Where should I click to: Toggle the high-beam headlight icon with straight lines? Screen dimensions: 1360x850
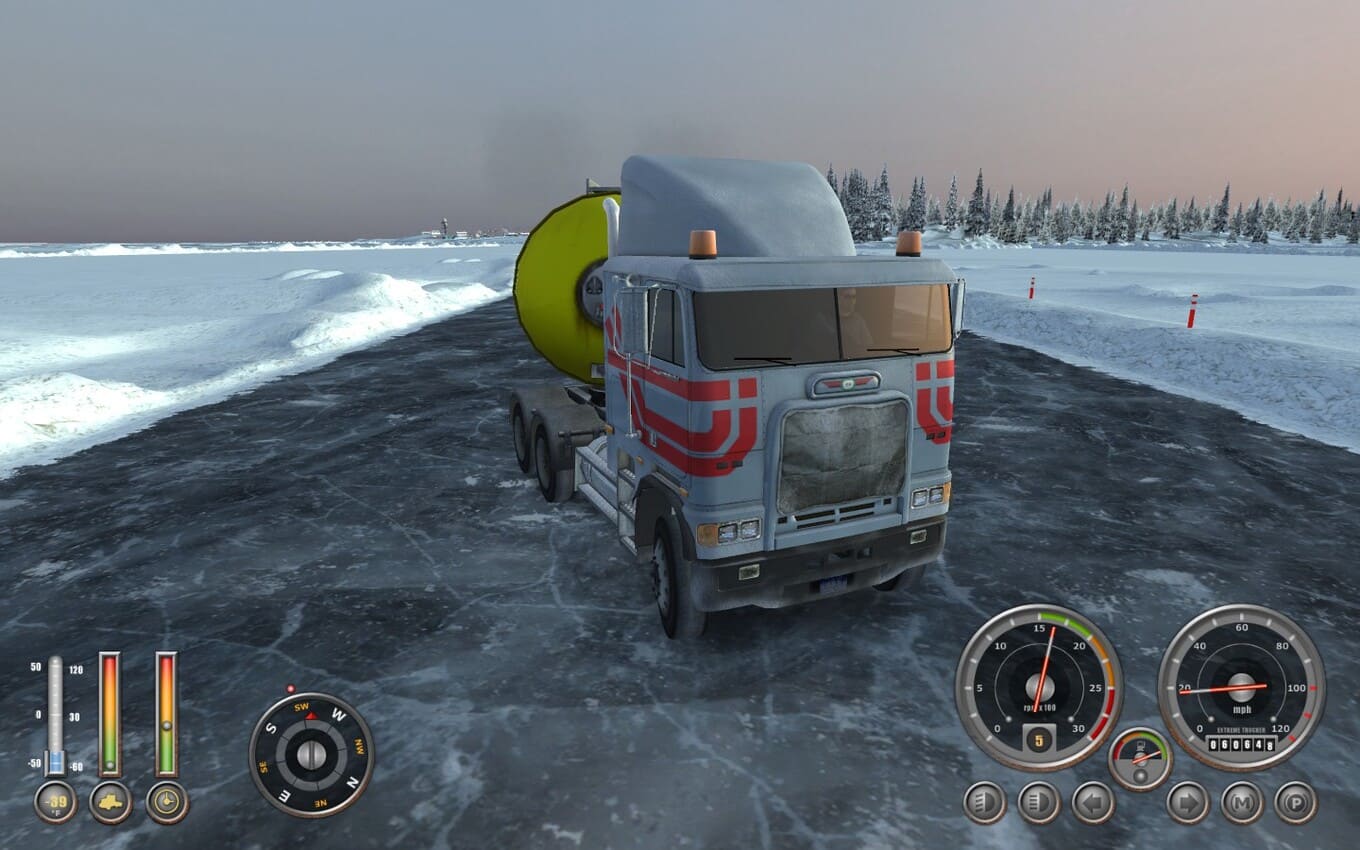(1039, 802)
